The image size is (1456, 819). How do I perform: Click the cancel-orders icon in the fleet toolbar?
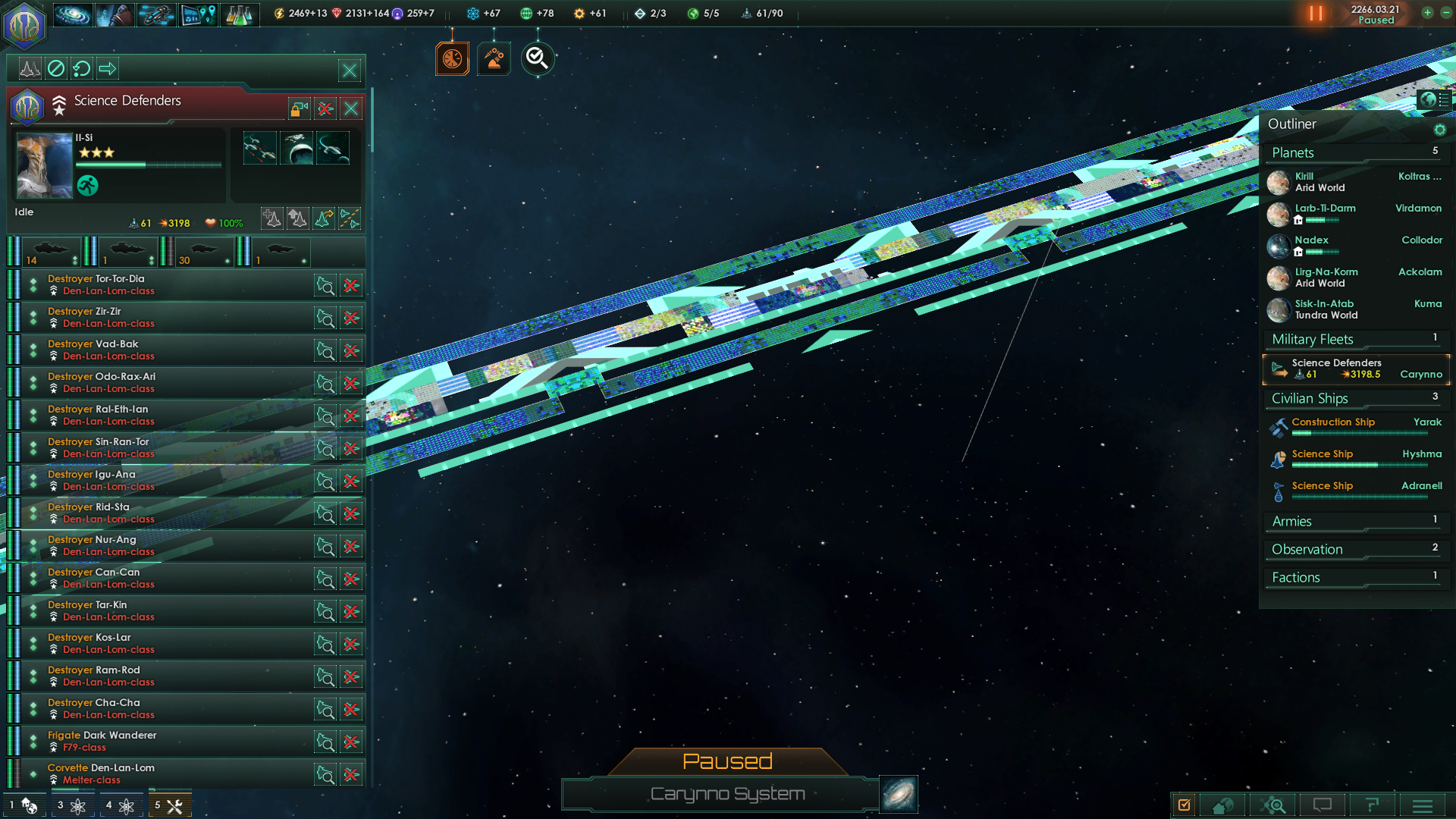[56, 68]
